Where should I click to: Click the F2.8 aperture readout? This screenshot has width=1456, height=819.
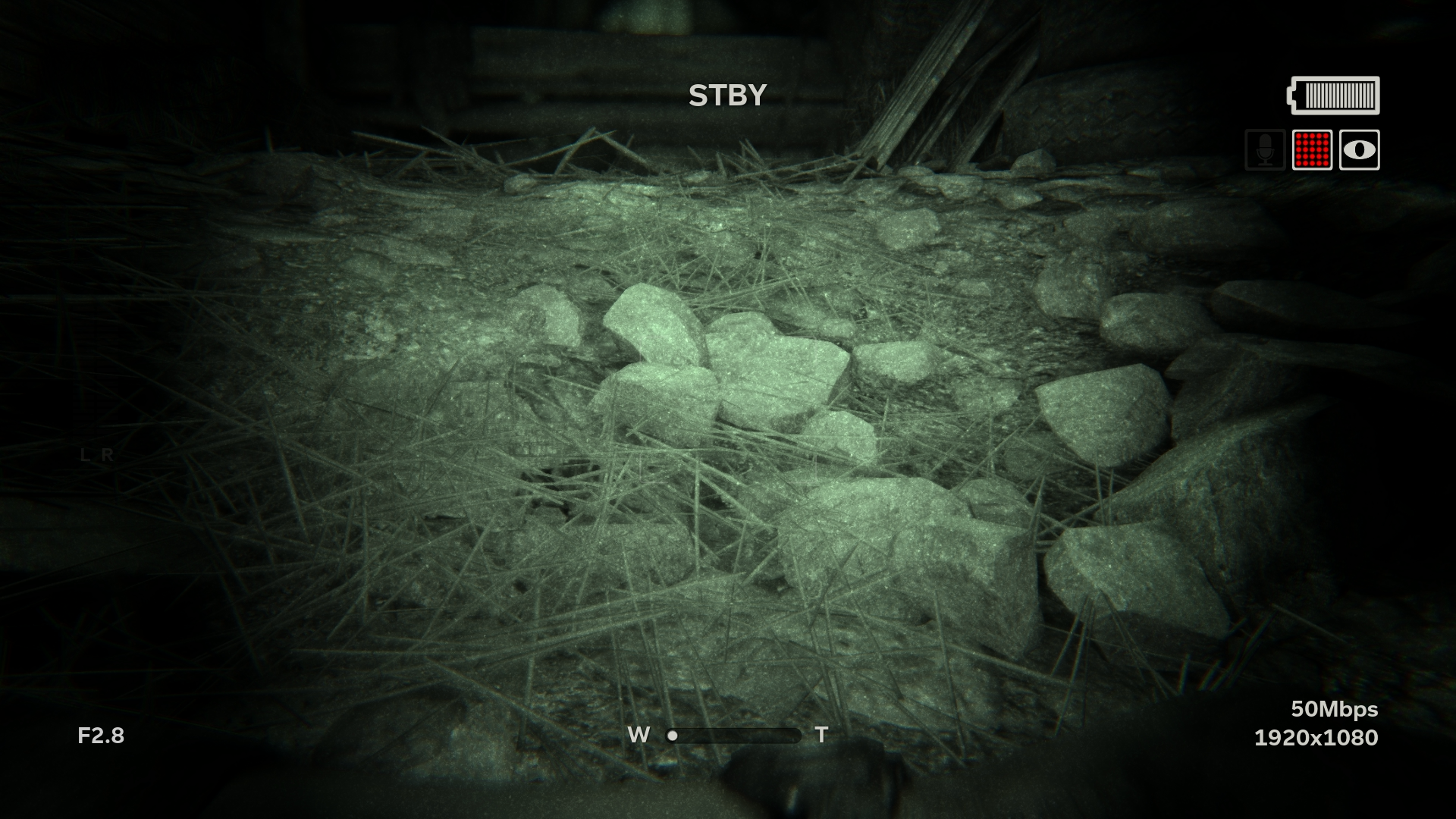pyautogui.click(x=102, y=734)
